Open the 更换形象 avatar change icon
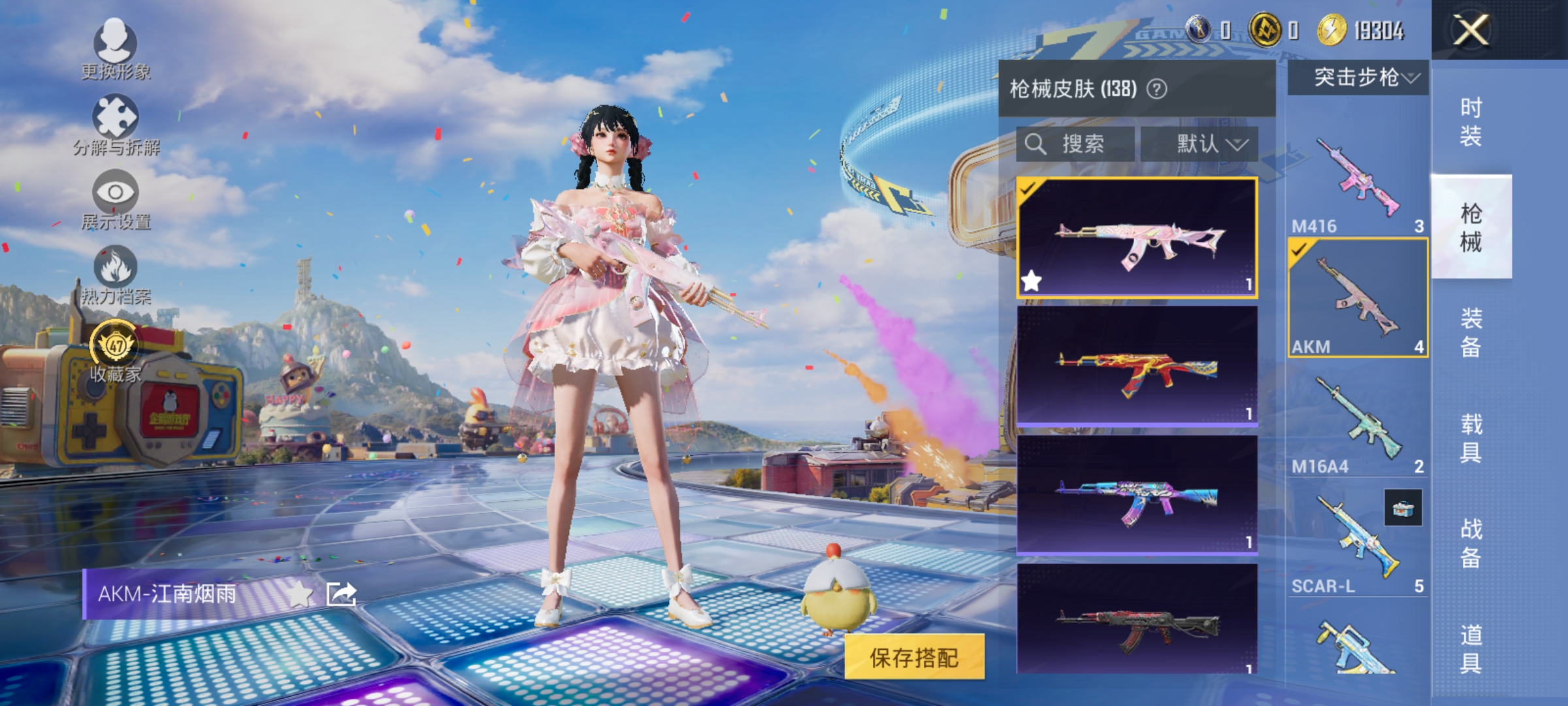The height and width of the screenshot is (706, 1568). point(116,44)
